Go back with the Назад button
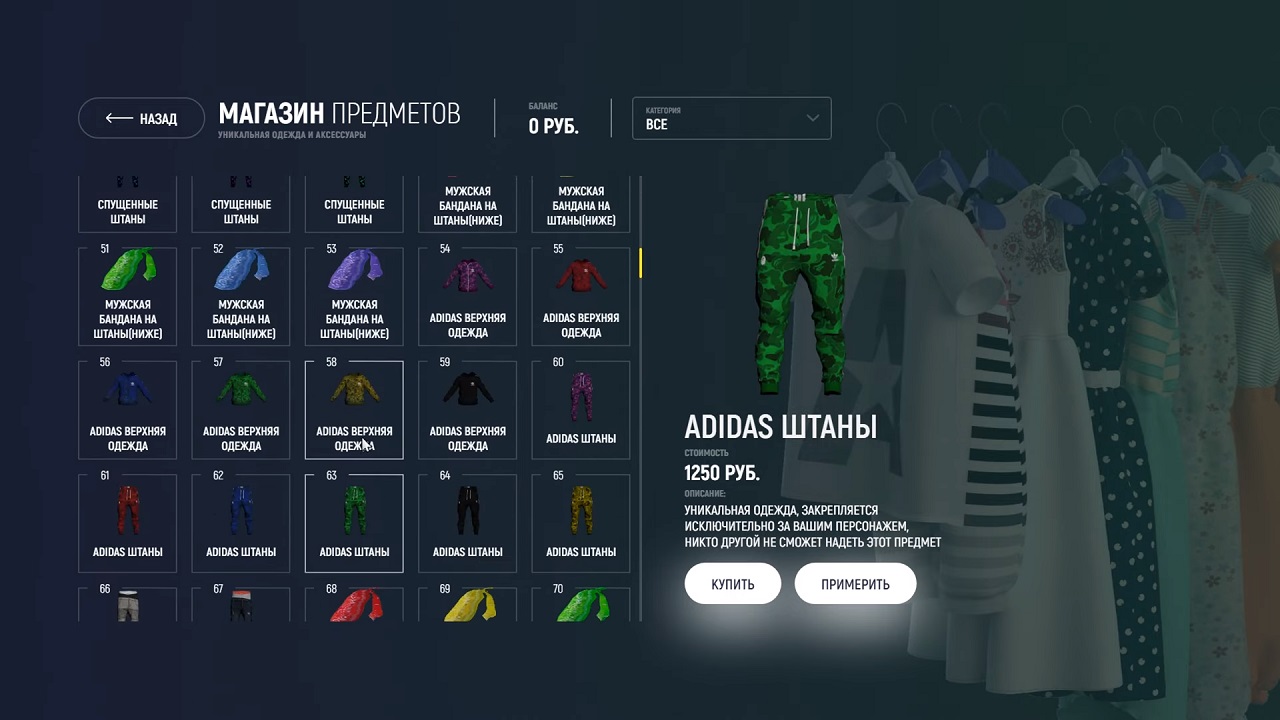Image resolution: width=1280 pixels, height=720 pixels. [x=141, y=118]
